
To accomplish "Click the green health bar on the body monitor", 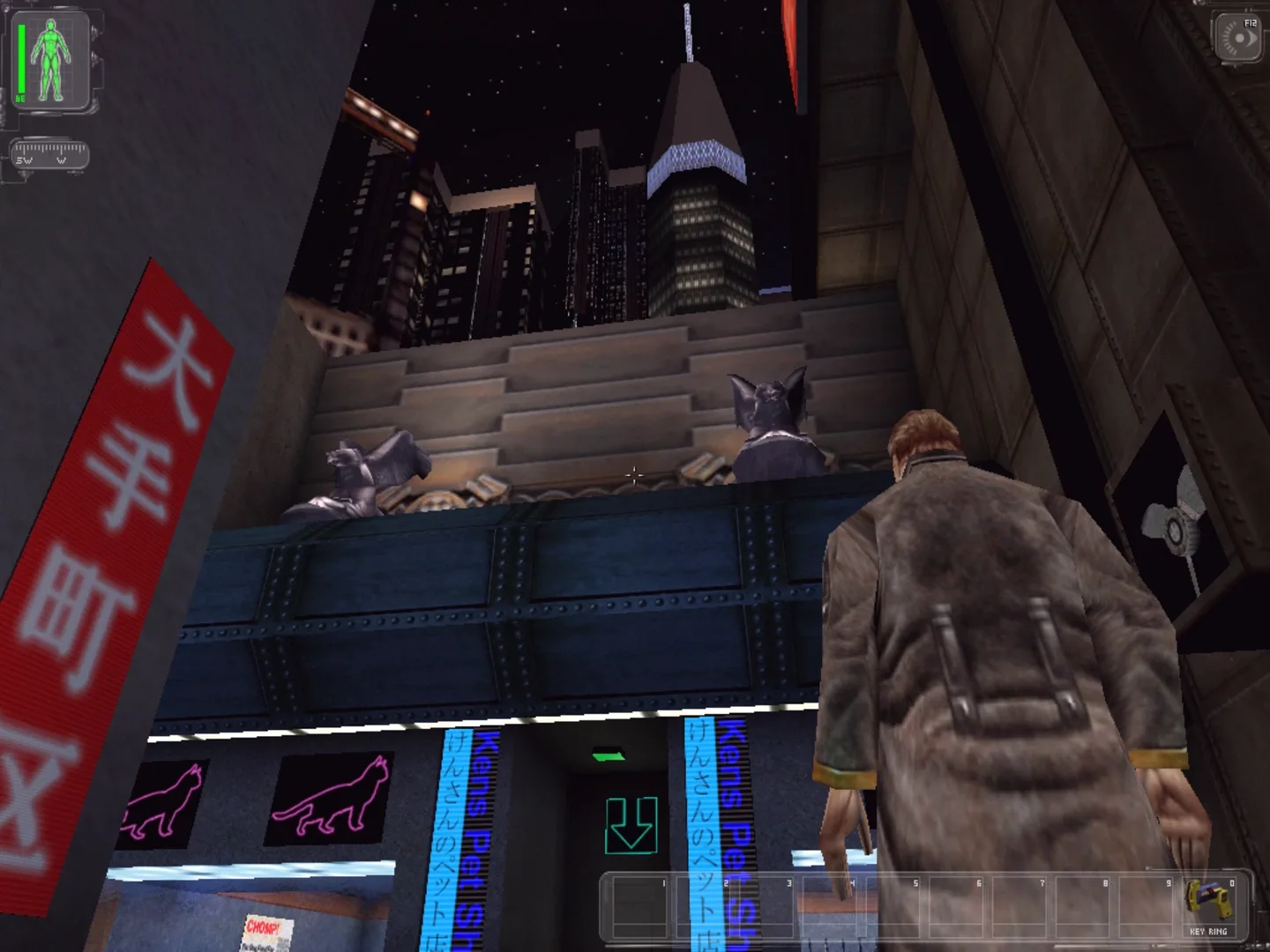I will (x=21, y=57).
